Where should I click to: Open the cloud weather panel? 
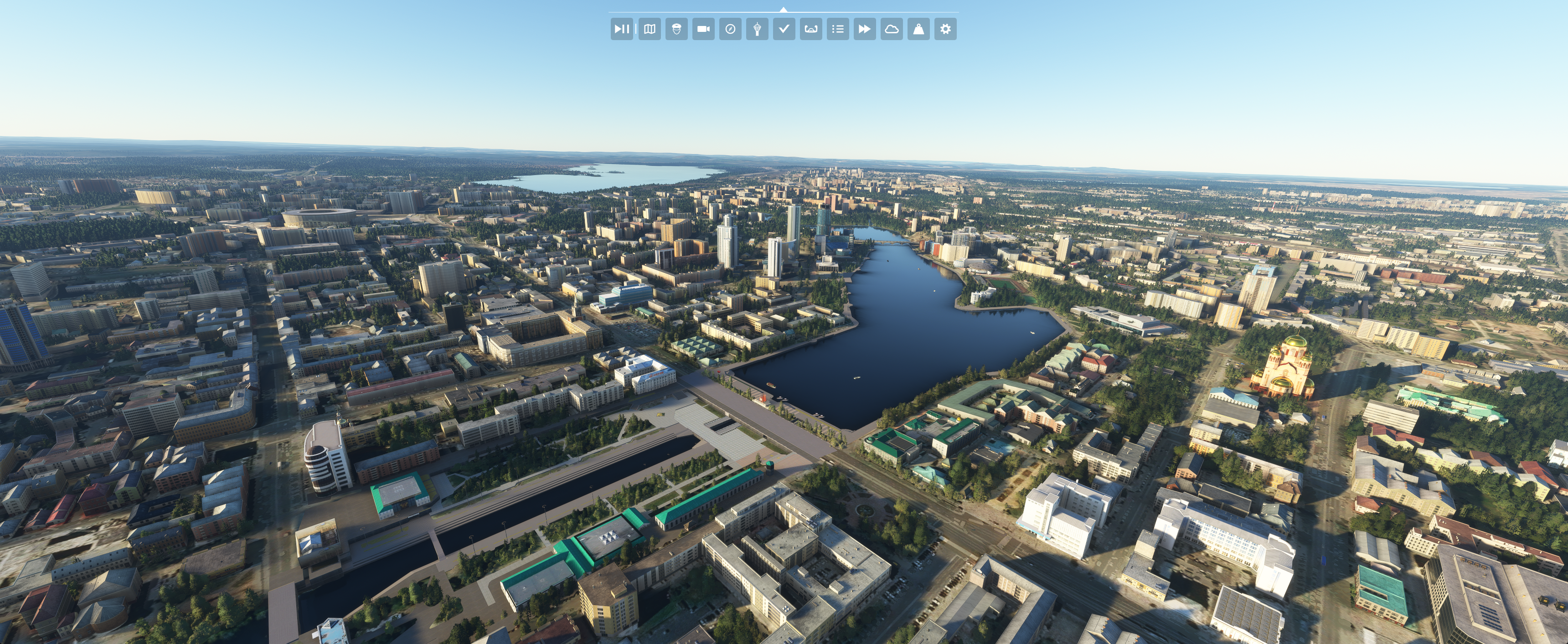(x=891, y=29)
